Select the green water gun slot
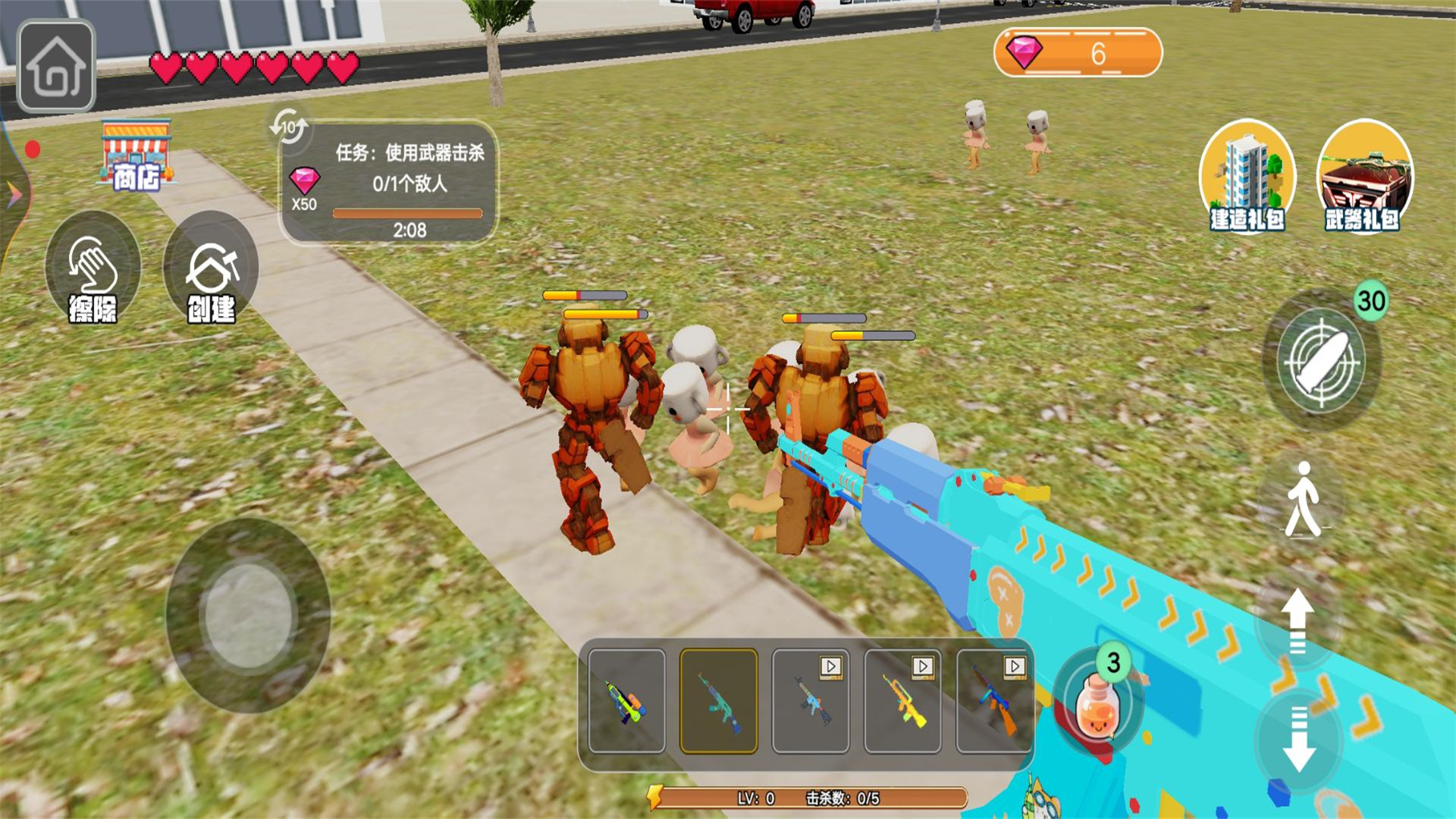Screen dimensions: 1456x819 pyautogui.click(x=626, y=701)
